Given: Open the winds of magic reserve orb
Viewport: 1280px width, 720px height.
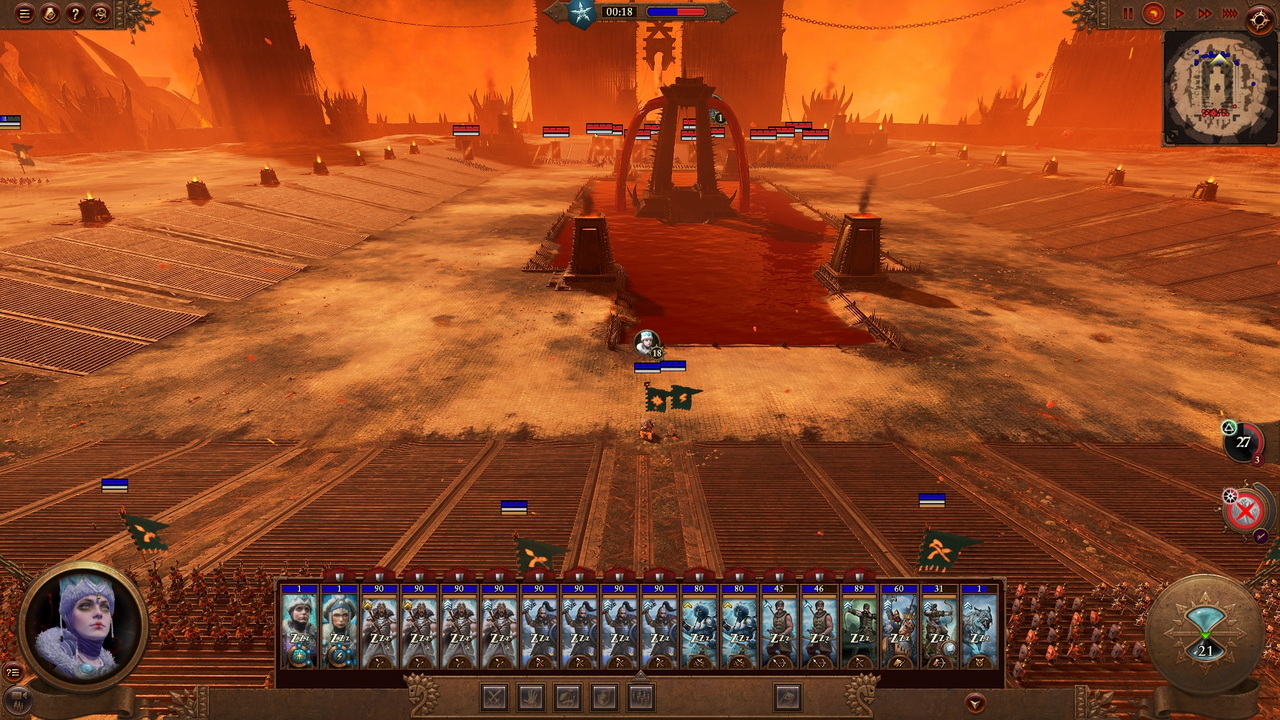Looking at the screenshot, I should point(1243,442).
